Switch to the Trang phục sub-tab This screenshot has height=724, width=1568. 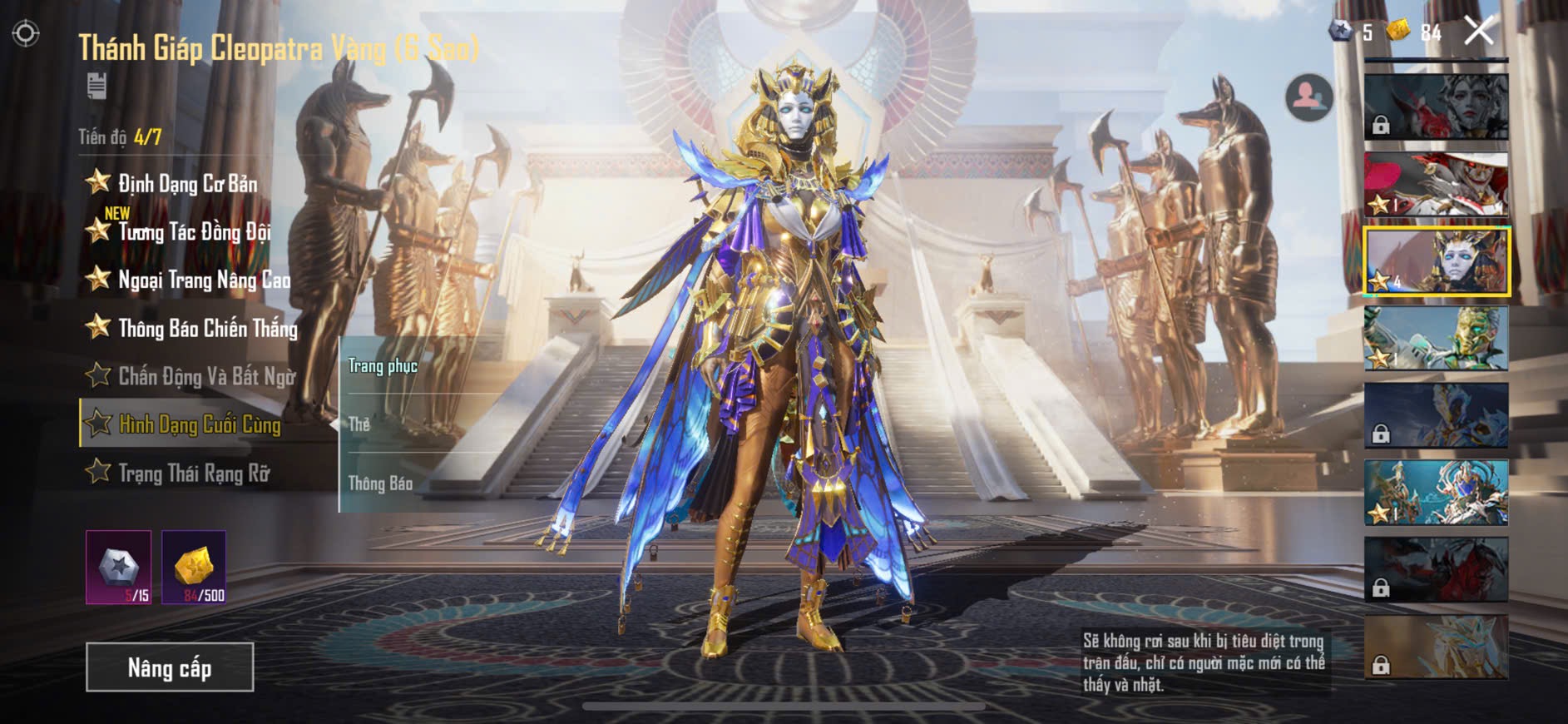[383, 366]
